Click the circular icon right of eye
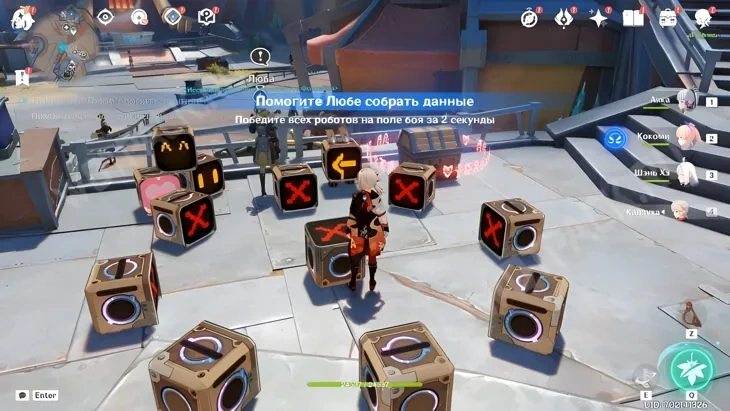 [139, 17]
